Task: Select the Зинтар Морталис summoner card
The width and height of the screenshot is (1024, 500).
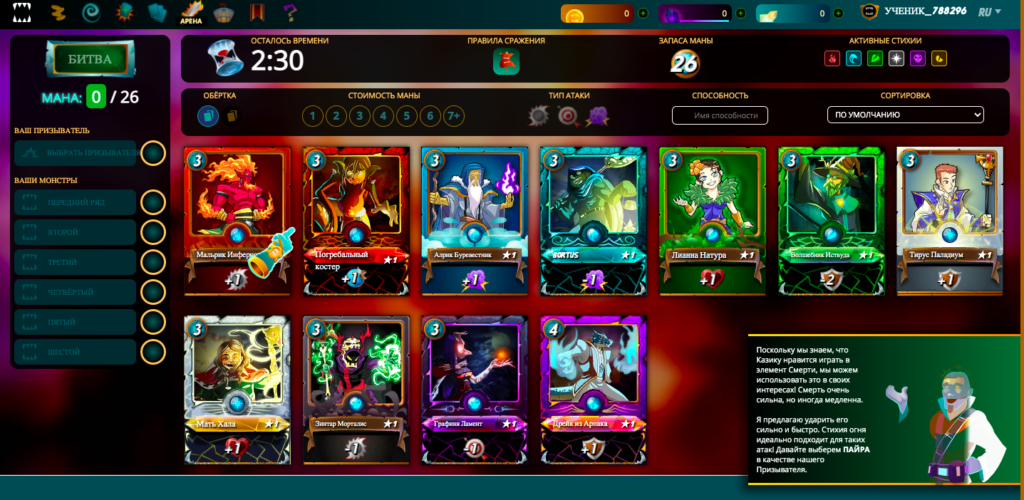Action: 356,388
